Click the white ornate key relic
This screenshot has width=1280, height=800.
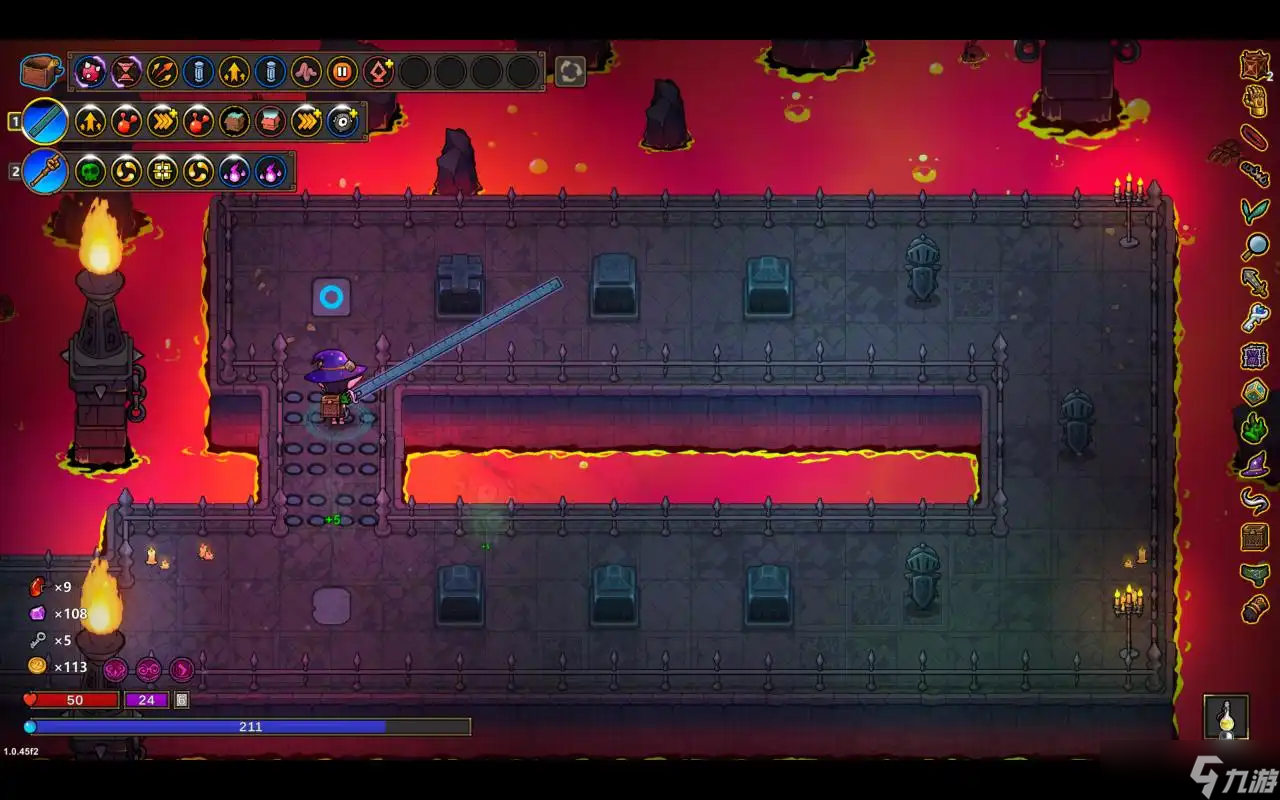tap(1255, 318)
